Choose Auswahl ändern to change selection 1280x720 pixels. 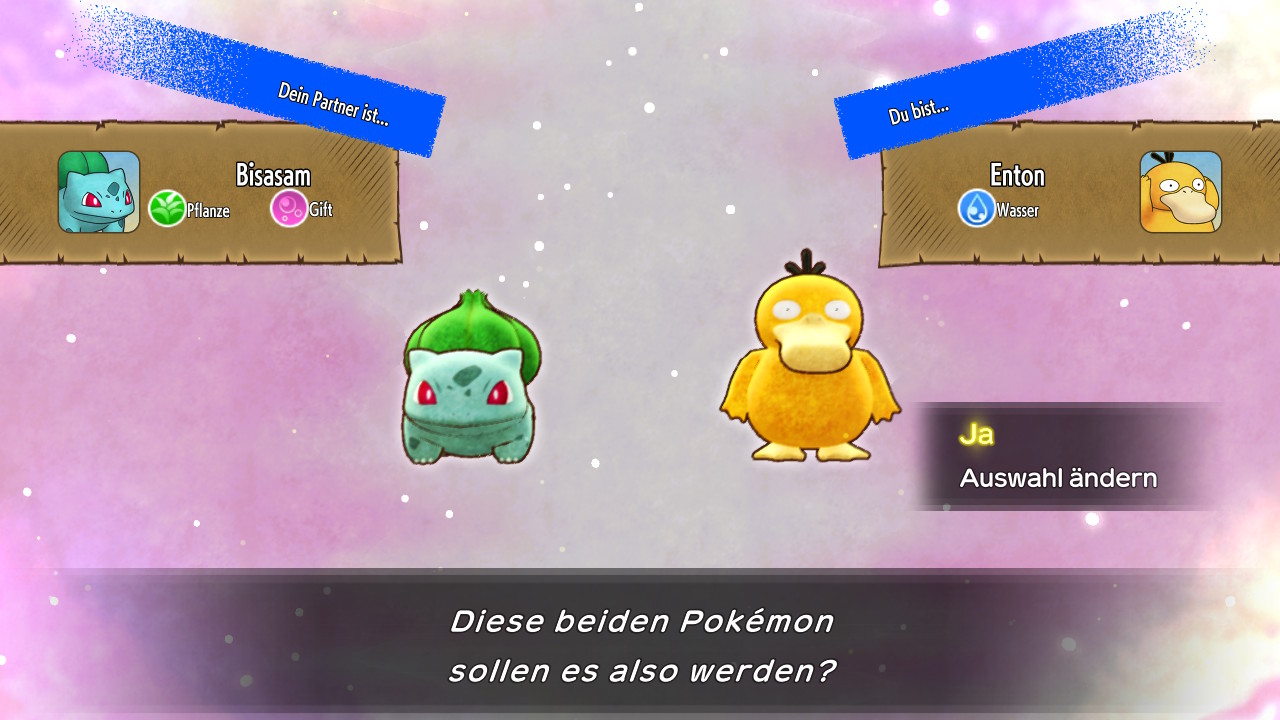pyautogui.click(x=1056, y=477)
